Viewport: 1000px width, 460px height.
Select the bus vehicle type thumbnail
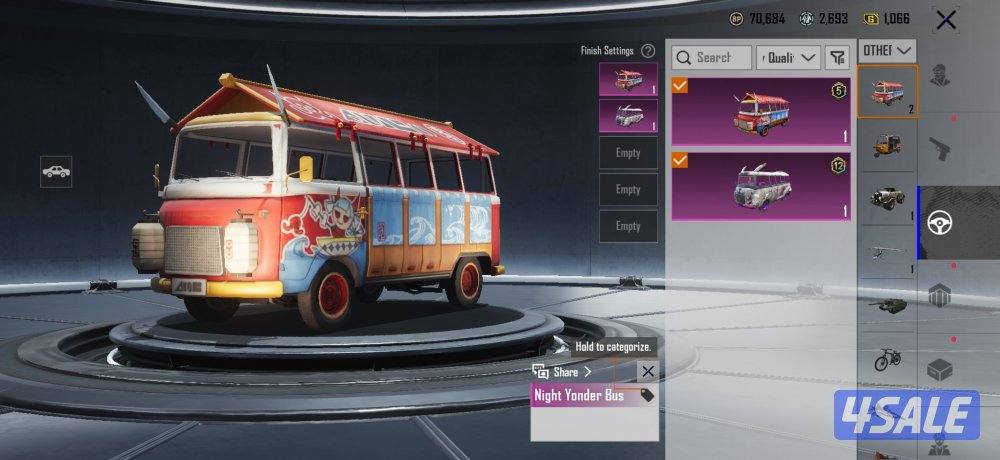click(887, 91)
